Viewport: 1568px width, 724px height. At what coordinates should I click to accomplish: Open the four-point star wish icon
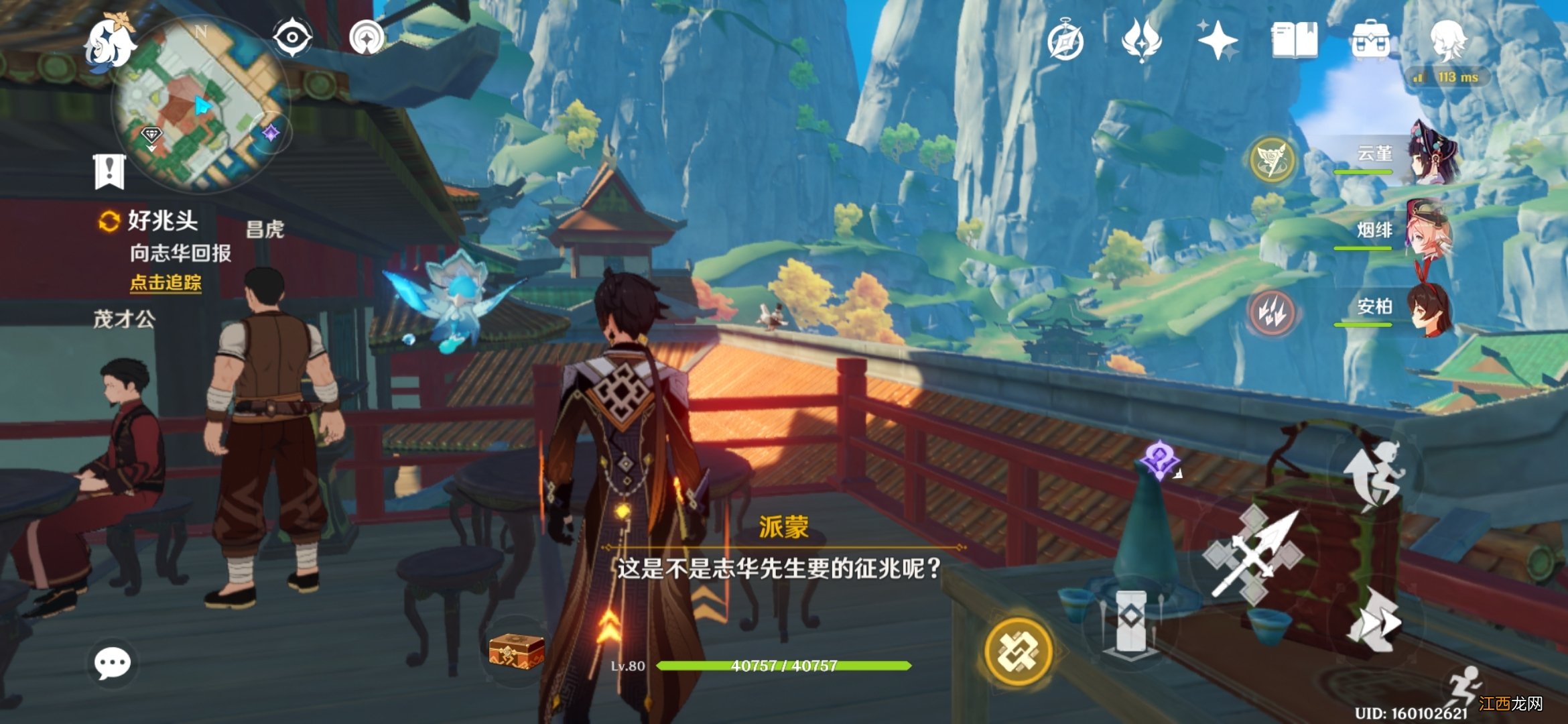coord(1218,40)
